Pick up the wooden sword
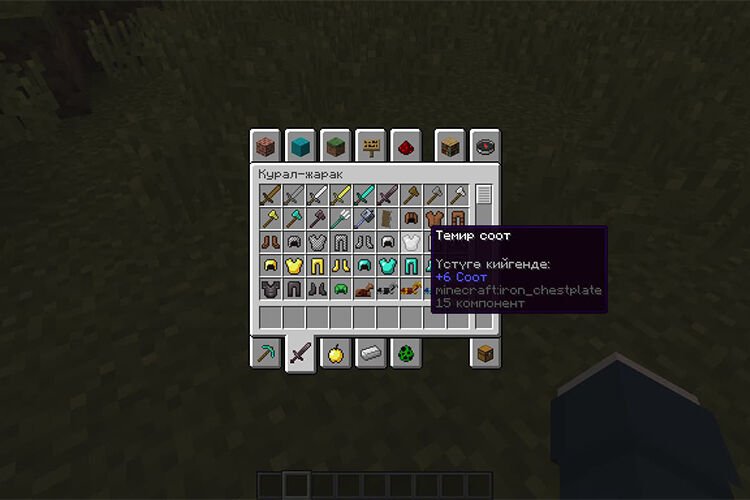Image resolution: width=750 pixels, height=500 pixels. click(270, 195)
